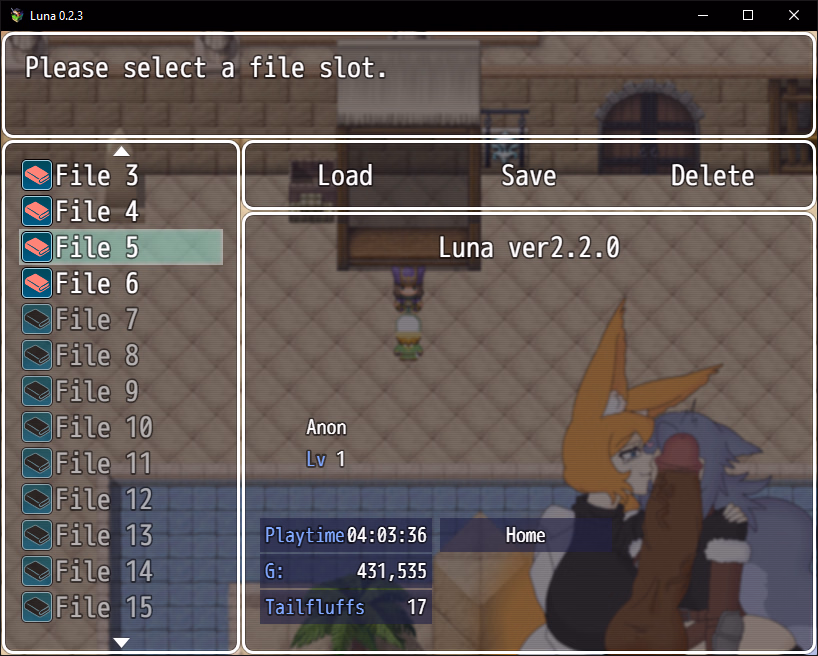818x656 pixels.
Task: Click the highlighted File 5 slot
Action: pyautogui.click(x=121, y=247)
